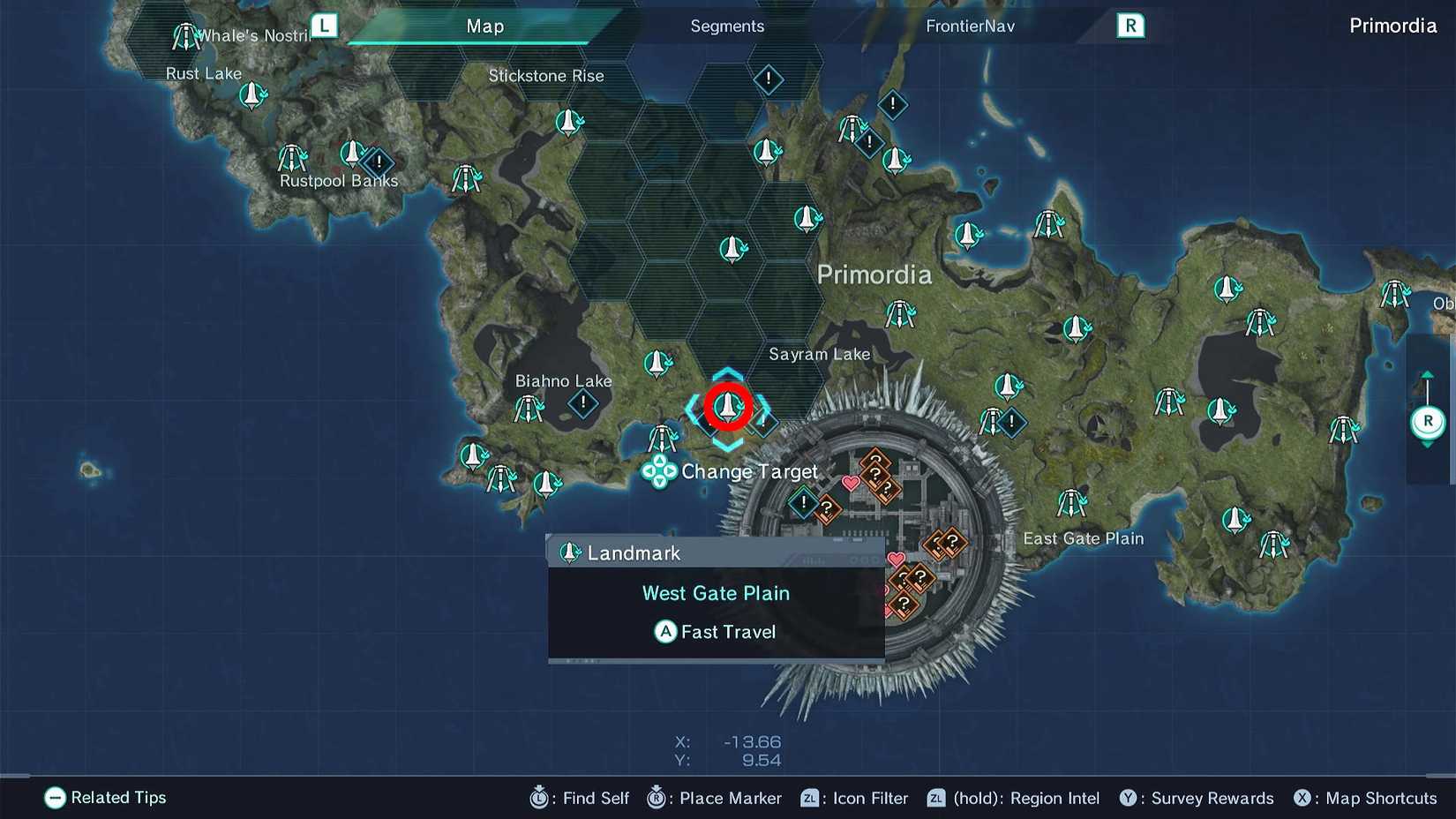Click the Place Marker icon
Viewport: 1456px width, 819px height.
655,798
